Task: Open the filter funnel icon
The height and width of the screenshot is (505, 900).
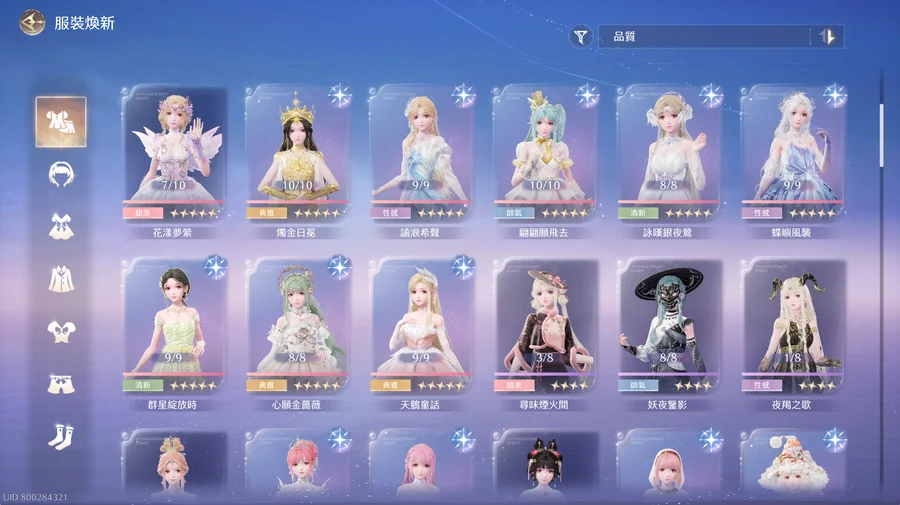Action: [581, 37]
